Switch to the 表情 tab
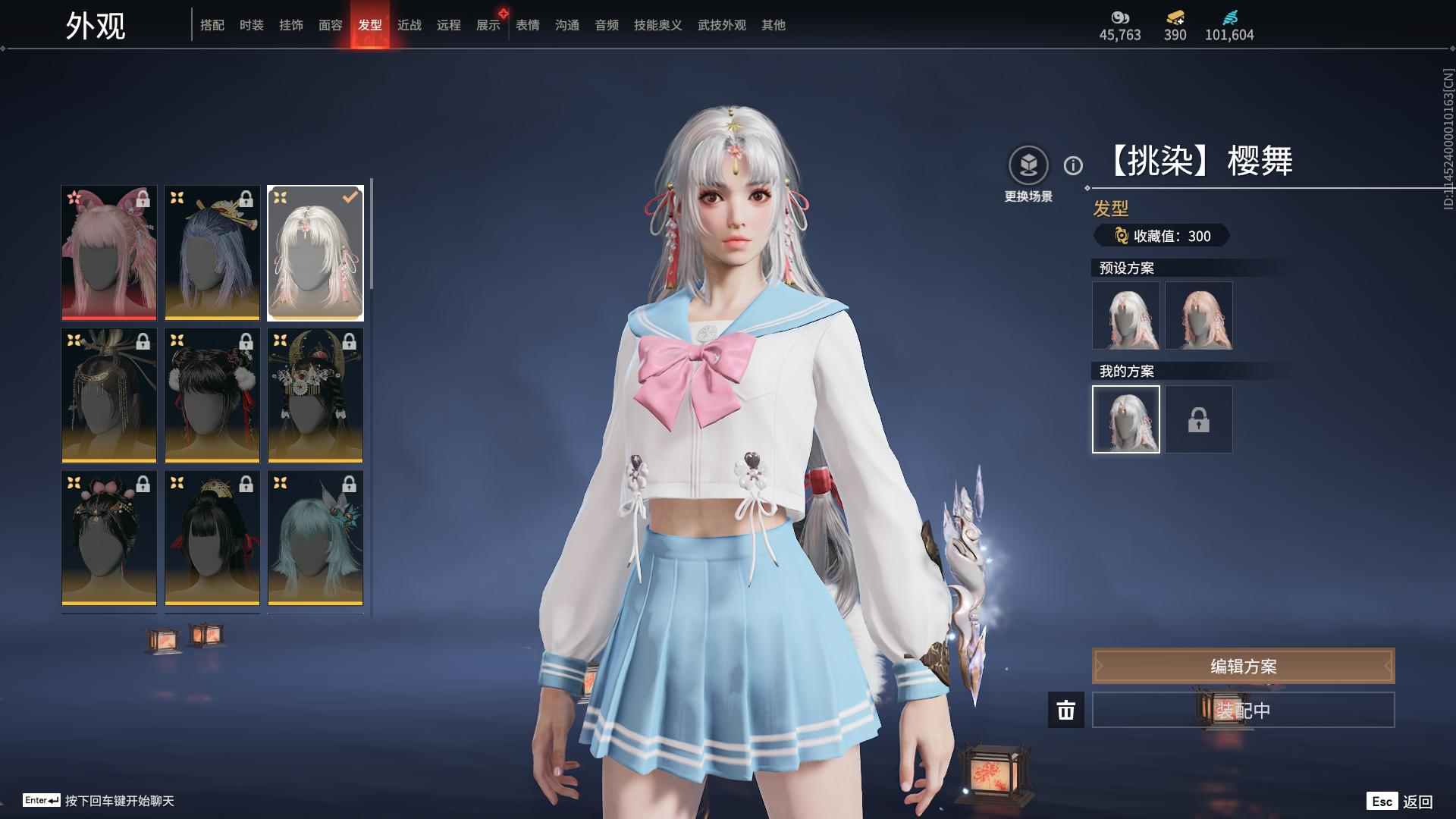This screenshot has width=1456, height=819. 527,25
